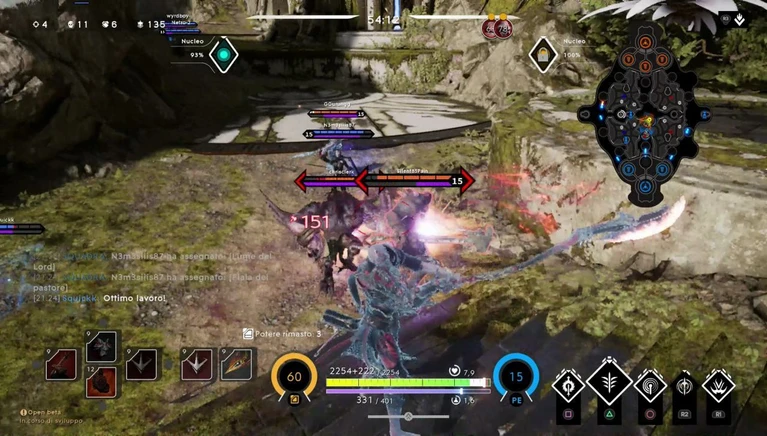Click the yellow level 60 ring
Image resolution: width=767 pixels, height=436 pixels.
tap(294, 378)
